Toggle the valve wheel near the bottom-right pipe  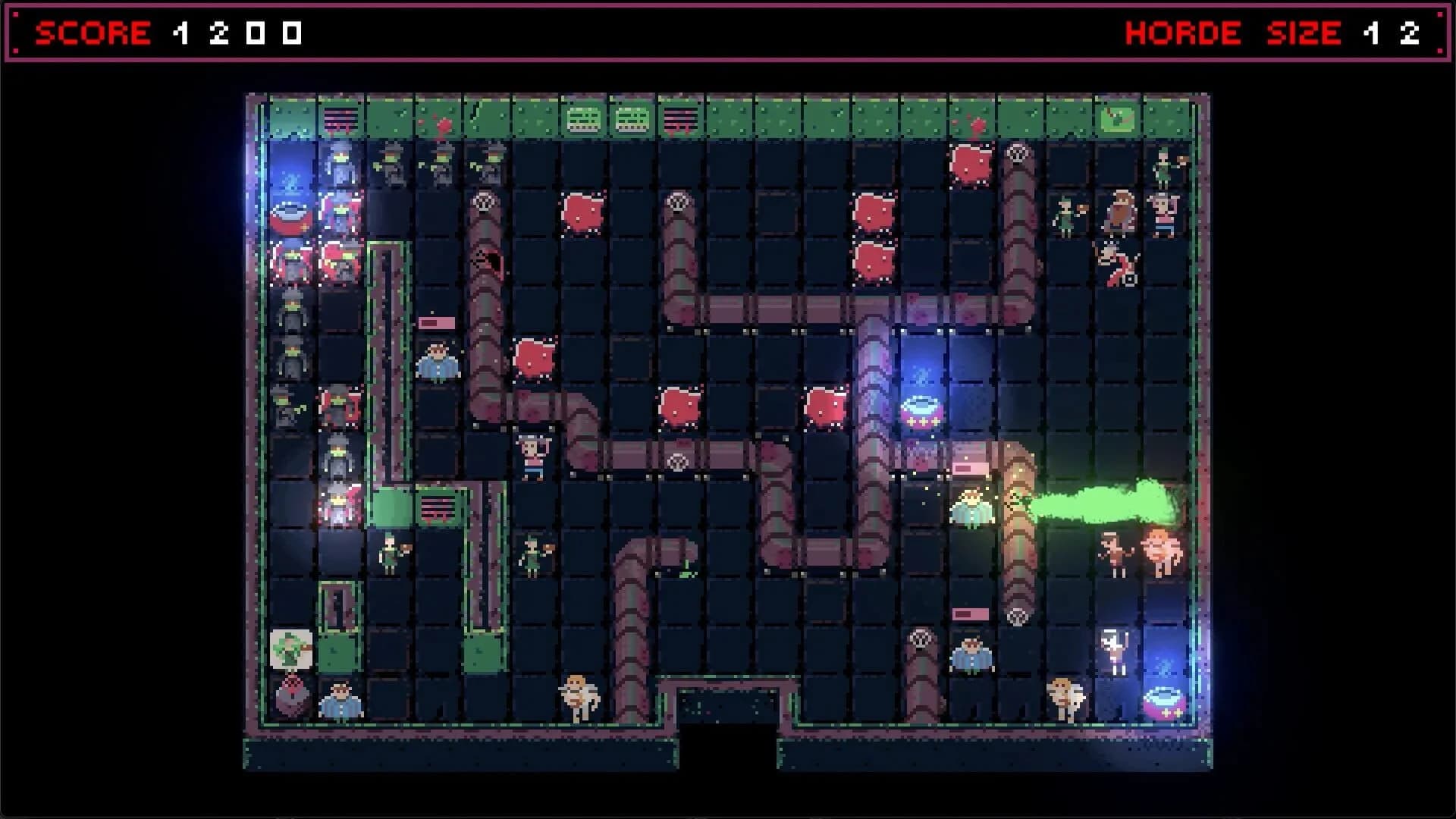pos(1017,617)
